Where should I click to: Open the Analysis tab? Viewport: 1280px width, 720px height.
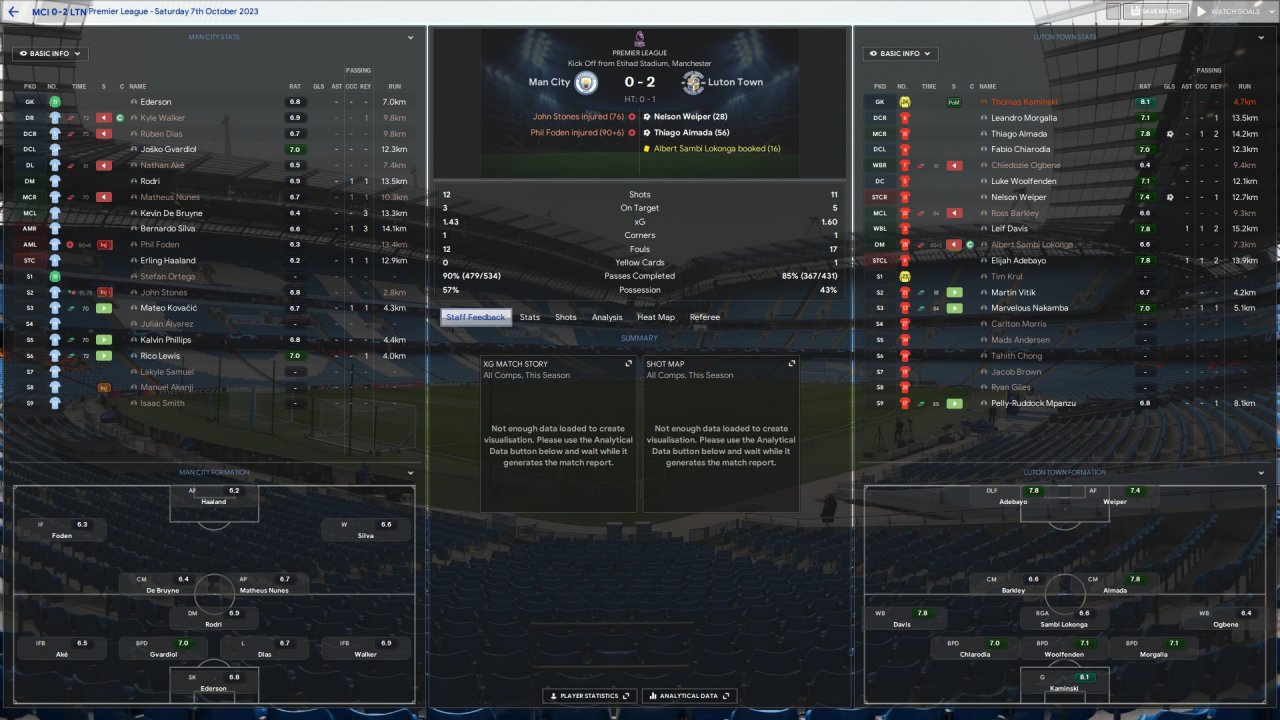(607, 317)
